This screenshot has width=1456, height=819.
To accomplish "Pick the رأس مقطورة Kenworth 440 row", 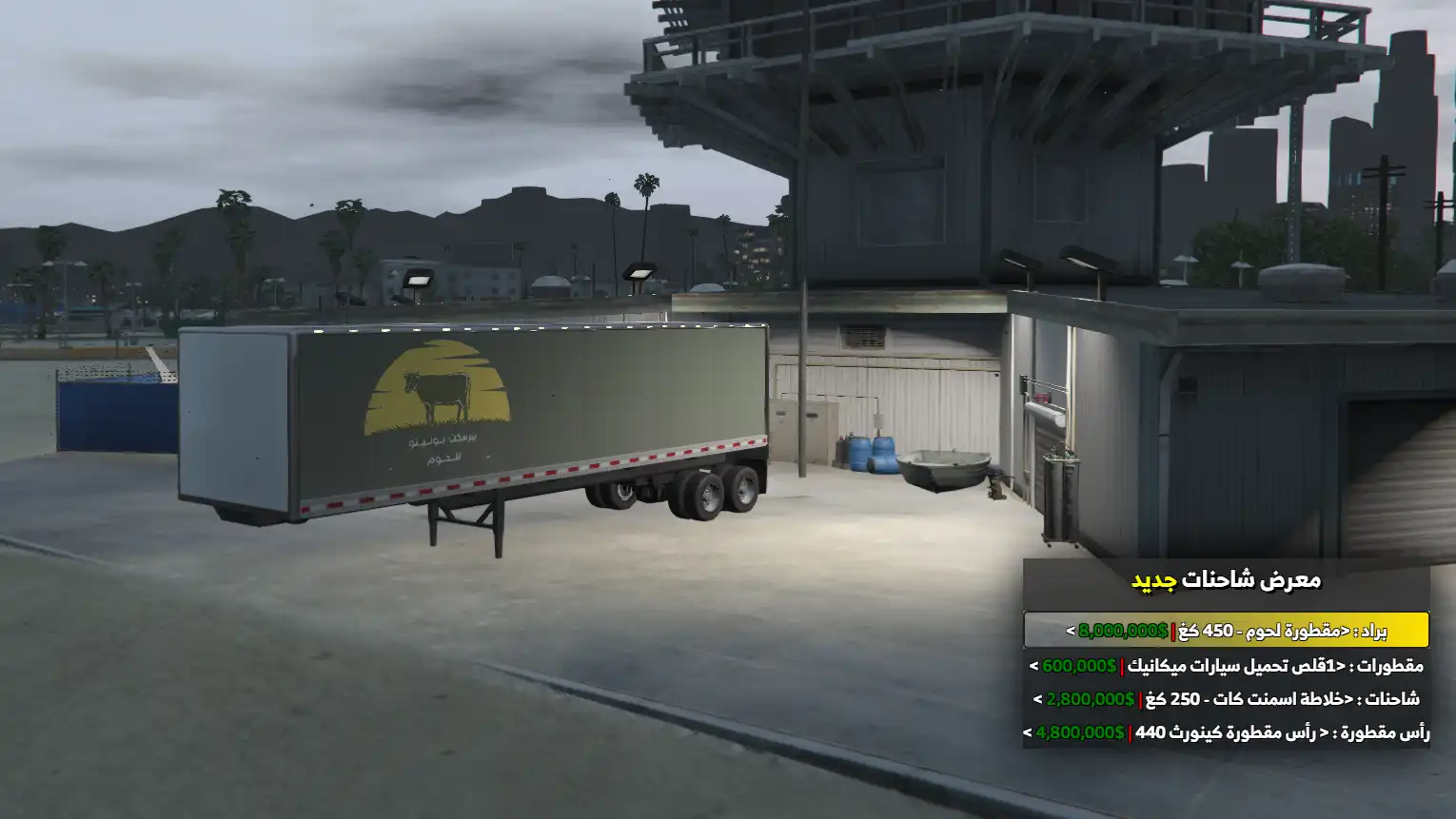I will [x=1226, y=732].
